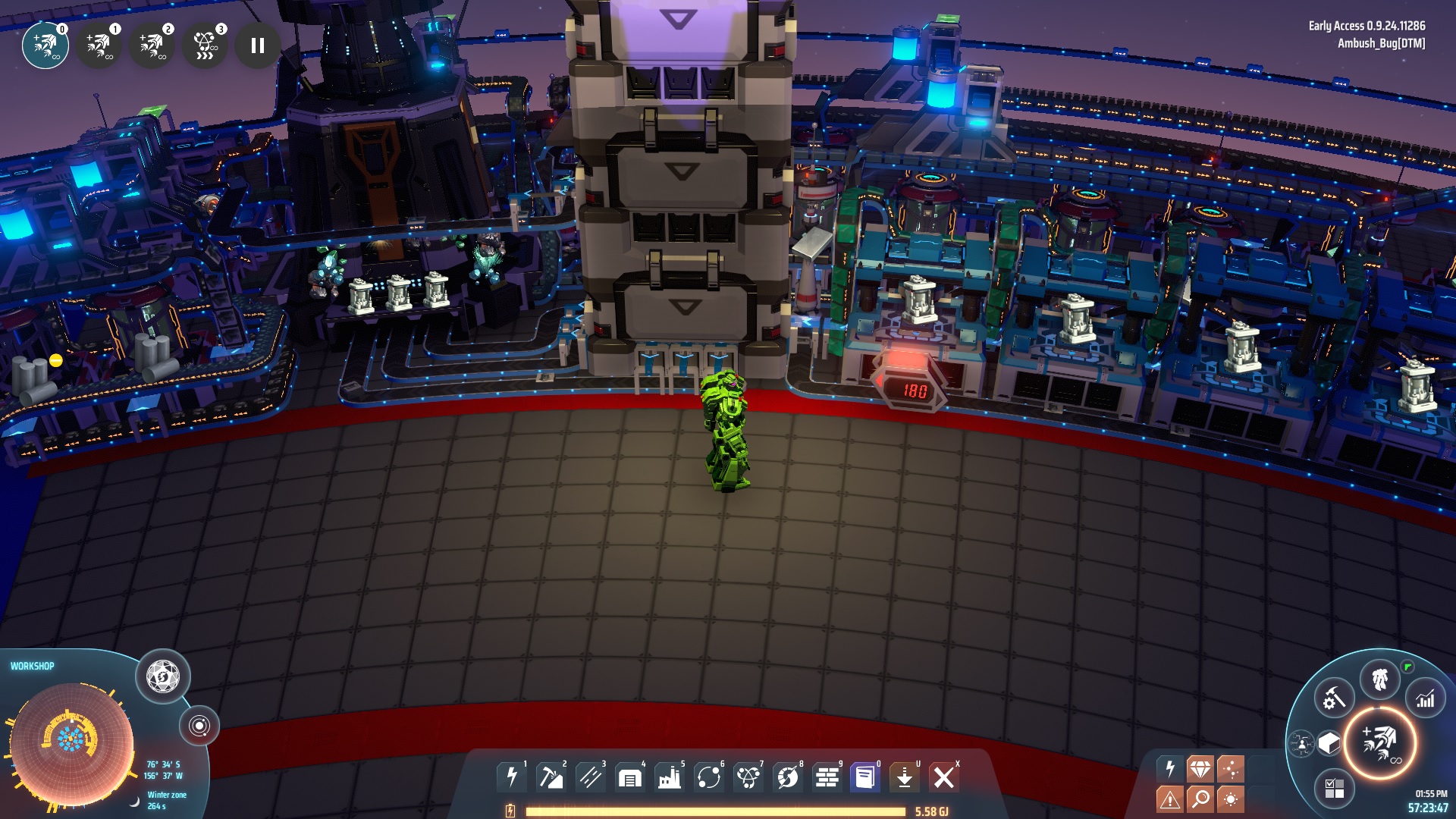The image size is (1456, 819).
Task: Select the highlighted research queue slot numbered 0
Action: click(x=45, y=45)
